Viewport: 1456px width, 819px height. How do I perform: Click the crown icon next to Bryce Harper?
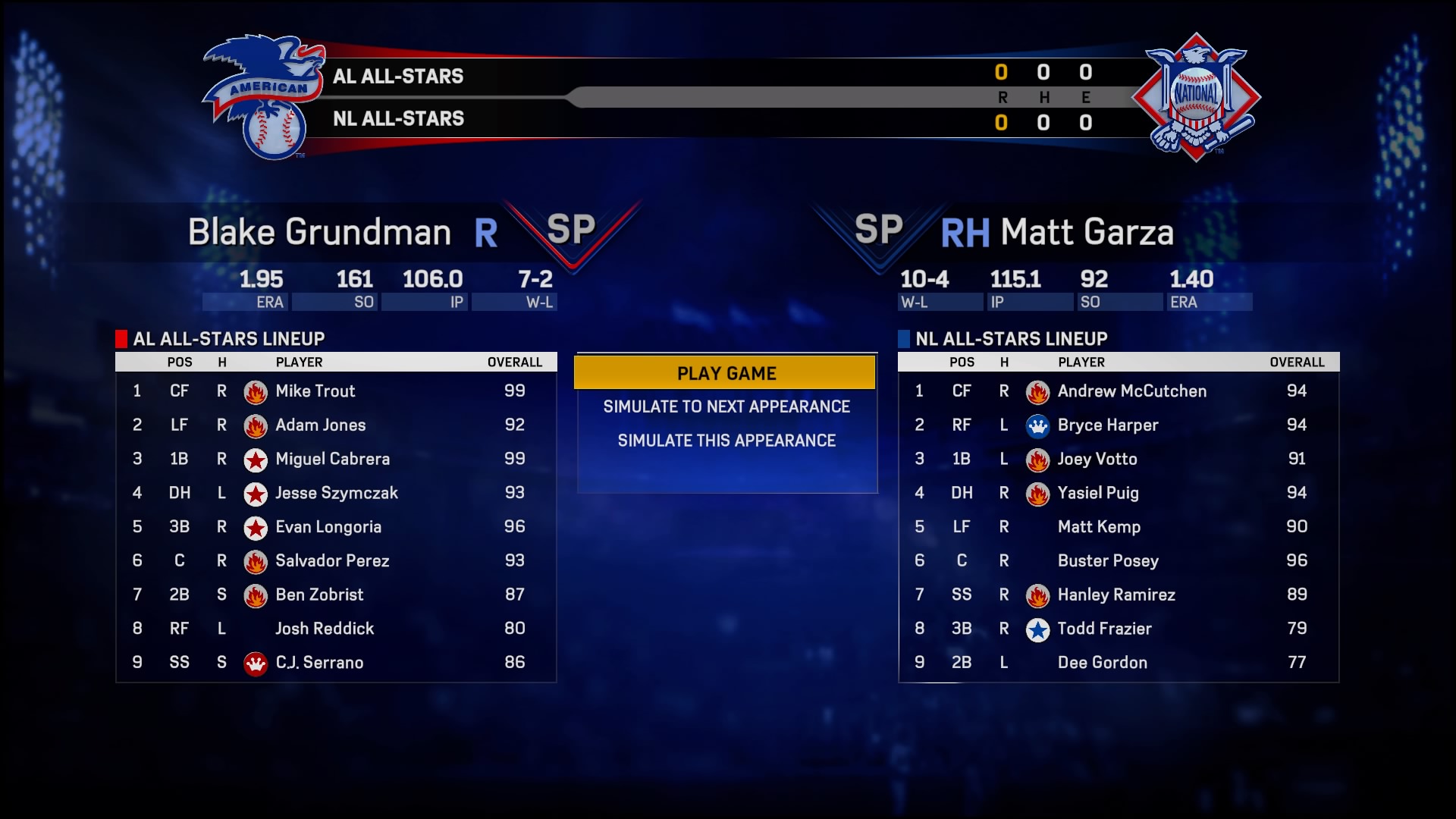tap(1037, 425)
